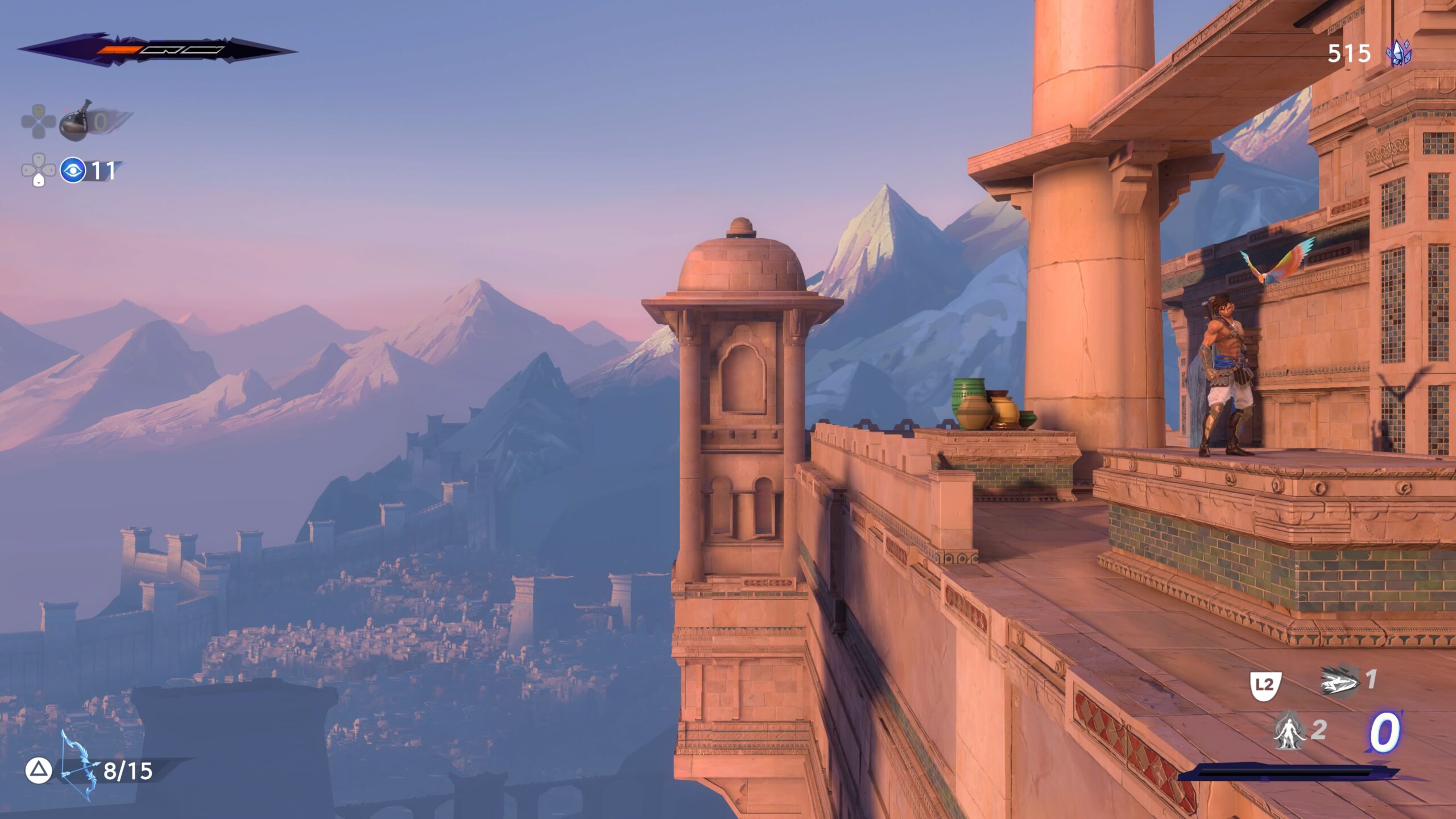This screenshot has height=819, width=1456.
Task: Click the blue time crystal currency icon
Action: coord(1398,53)
